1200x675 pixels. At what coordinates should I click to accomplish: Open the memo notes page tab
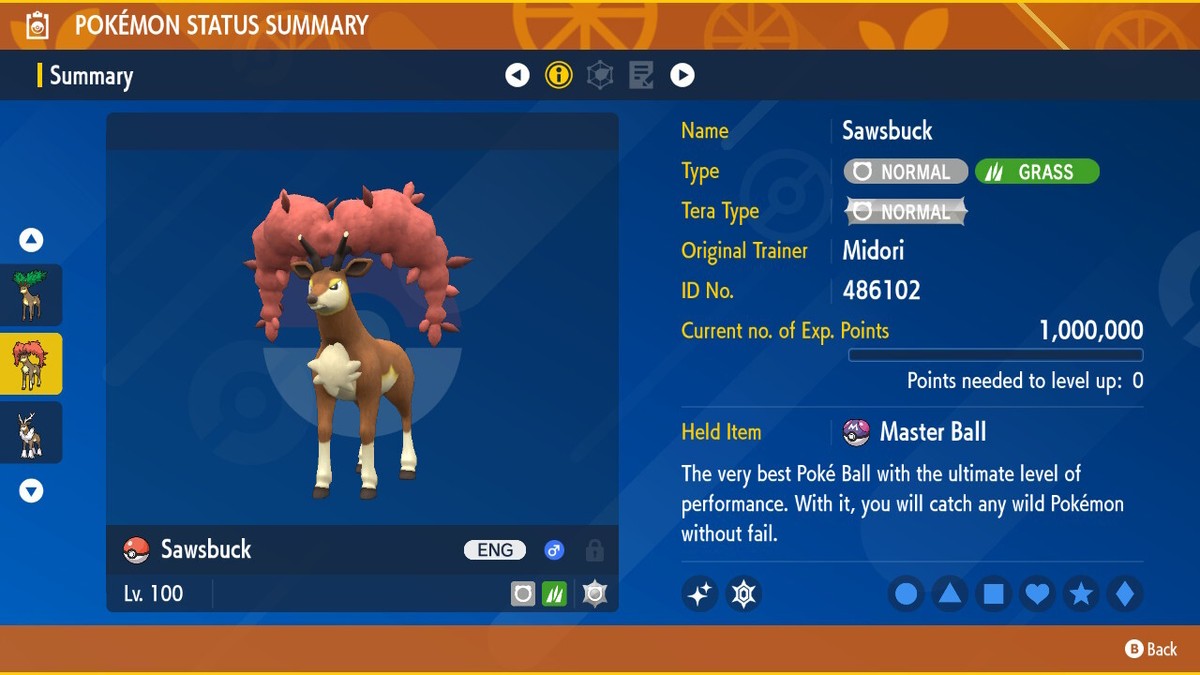[x=641, y=75]
